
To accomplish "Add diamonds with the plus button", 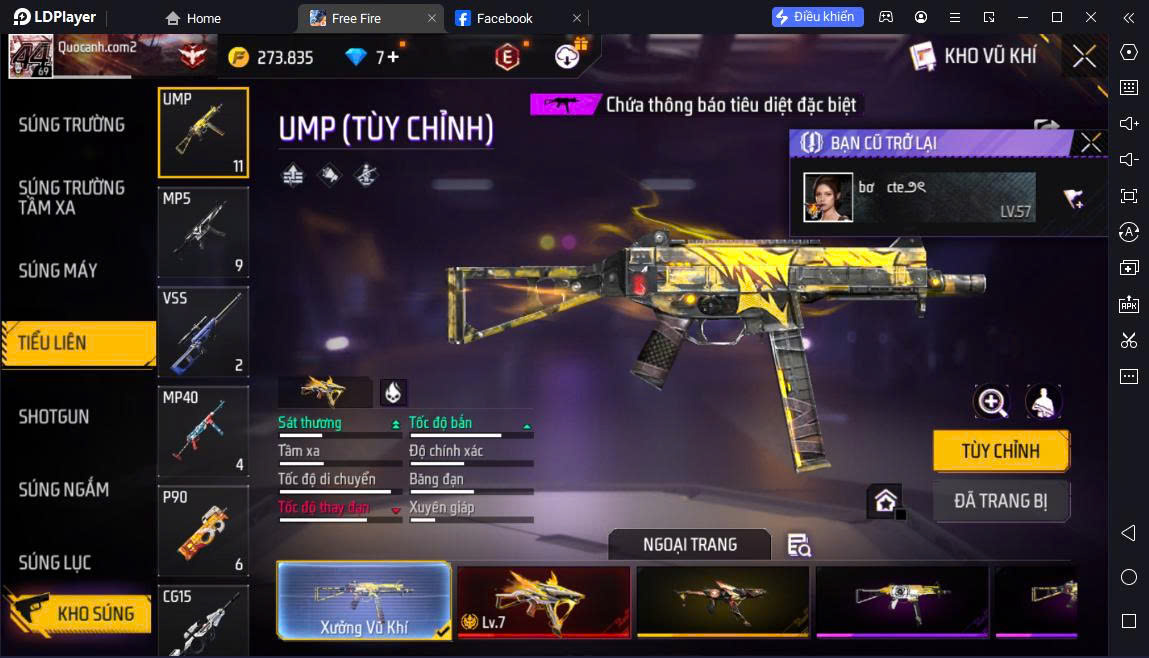I will pos(393,57).
